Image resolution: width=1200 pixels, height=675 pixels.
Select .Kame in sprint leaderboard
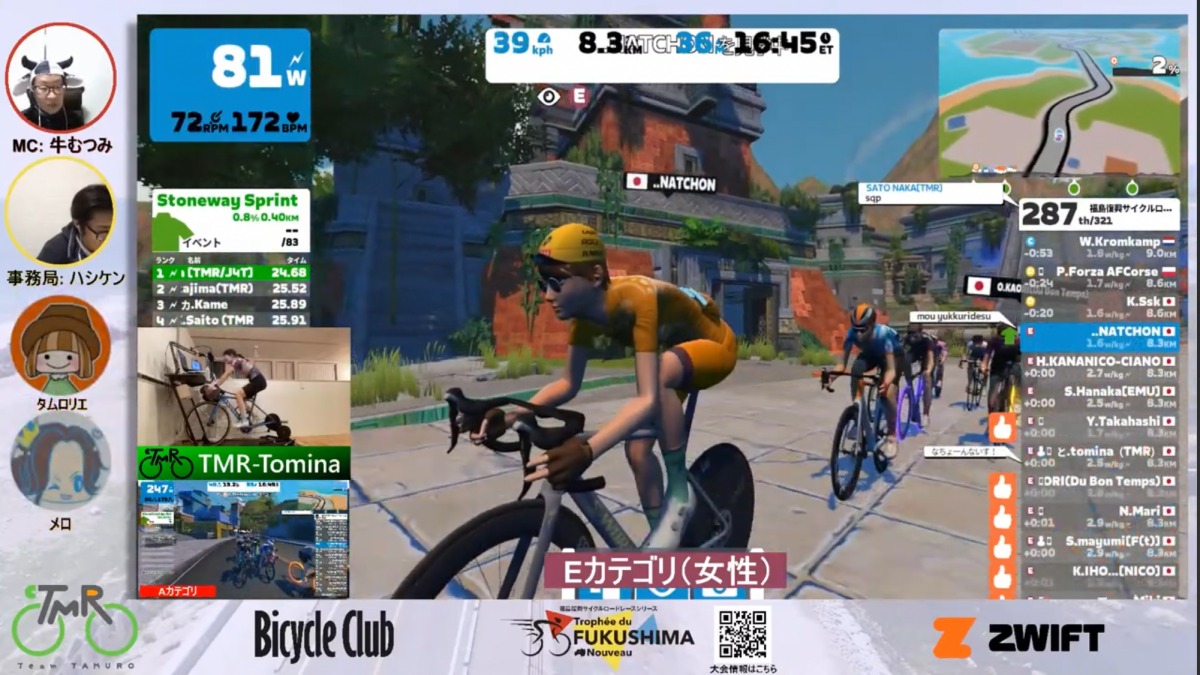(230, 304)
